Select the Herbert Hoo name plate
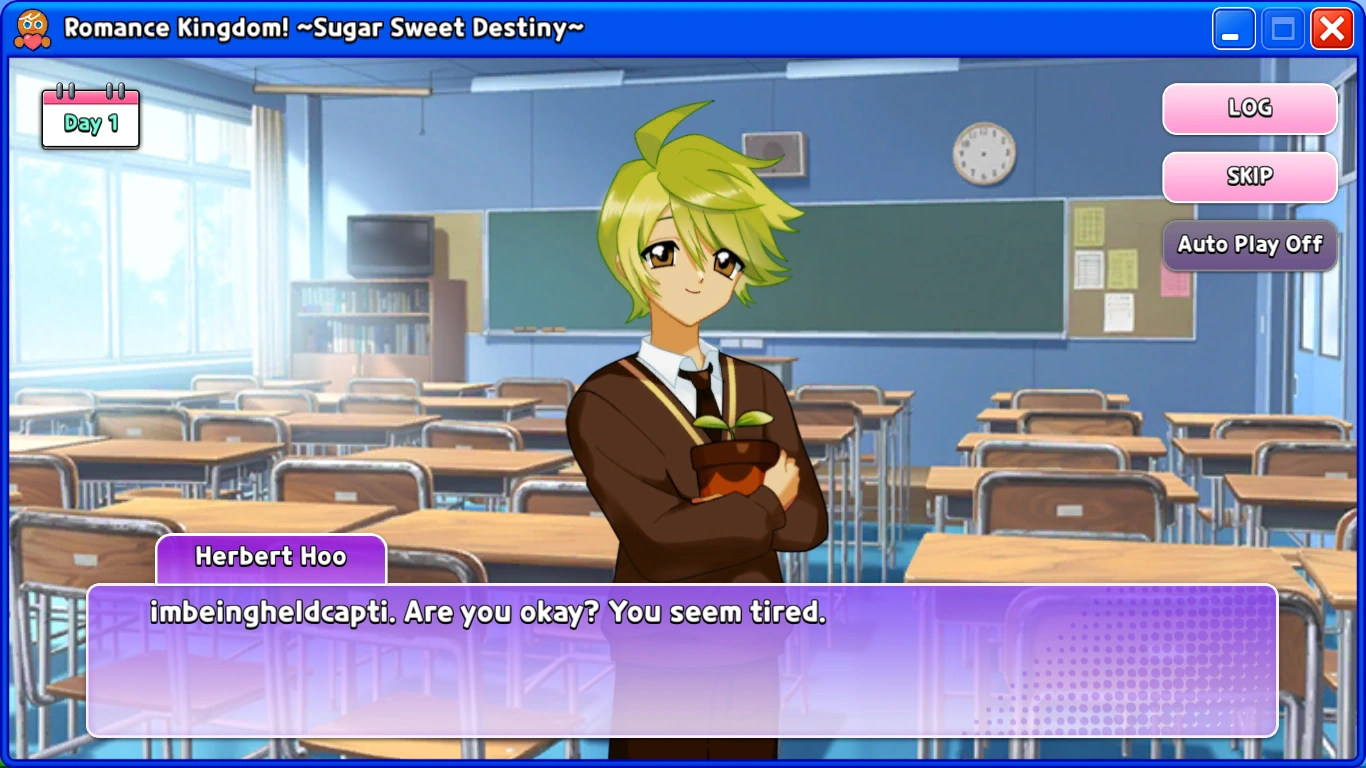Viewport: 1366px width, 768px height. [x=270, y=557]
